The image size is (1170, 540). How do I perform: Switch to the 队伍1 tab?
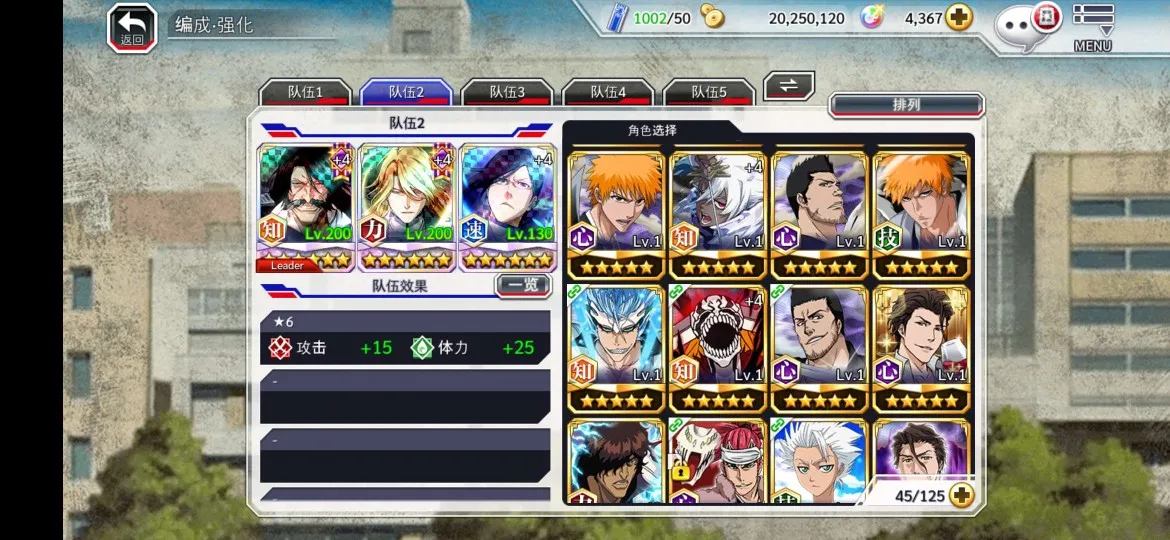tap(305, 92)
